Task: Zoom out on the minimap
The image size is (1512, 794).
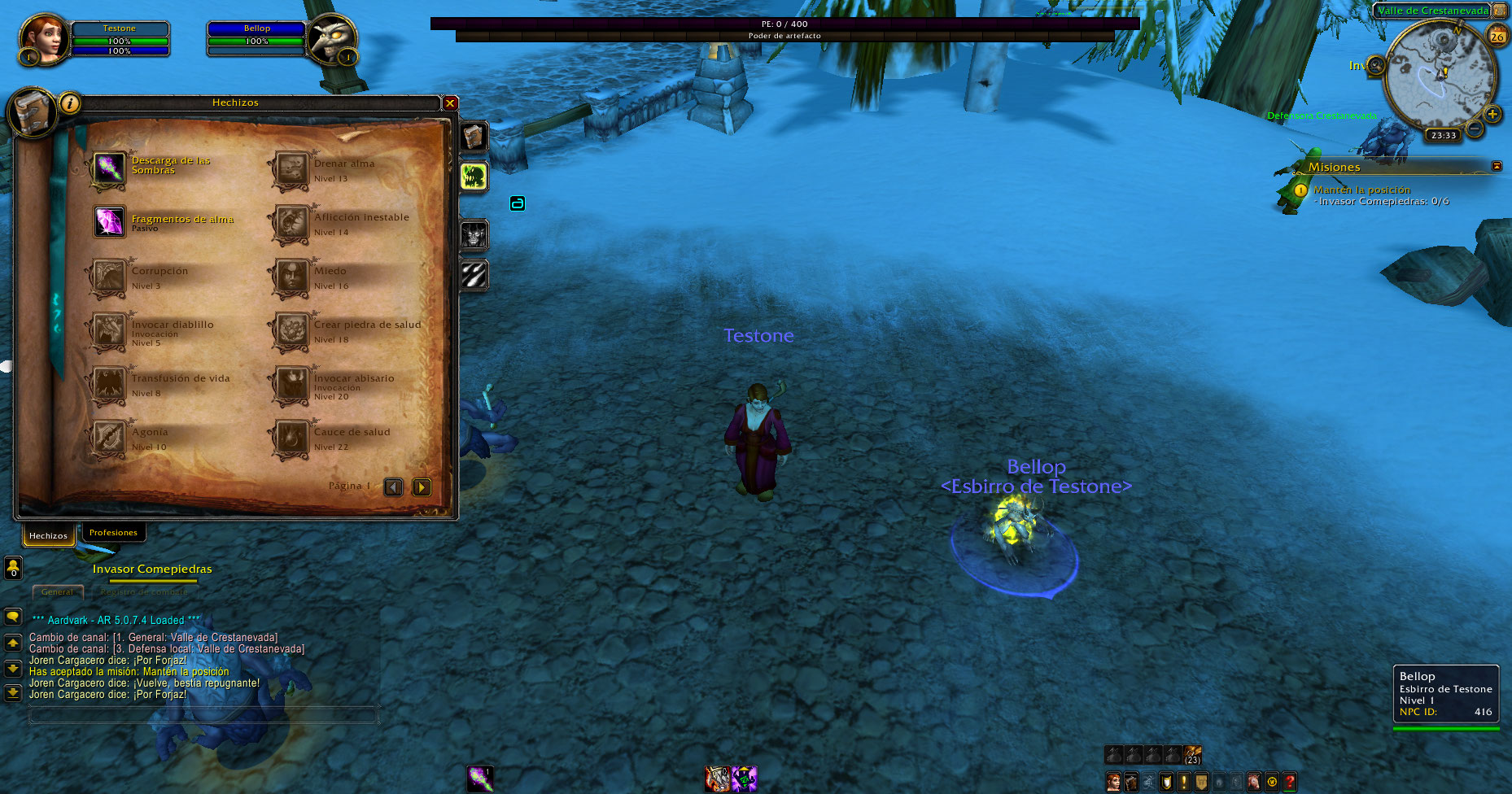Action: [x=1475, y=129]
